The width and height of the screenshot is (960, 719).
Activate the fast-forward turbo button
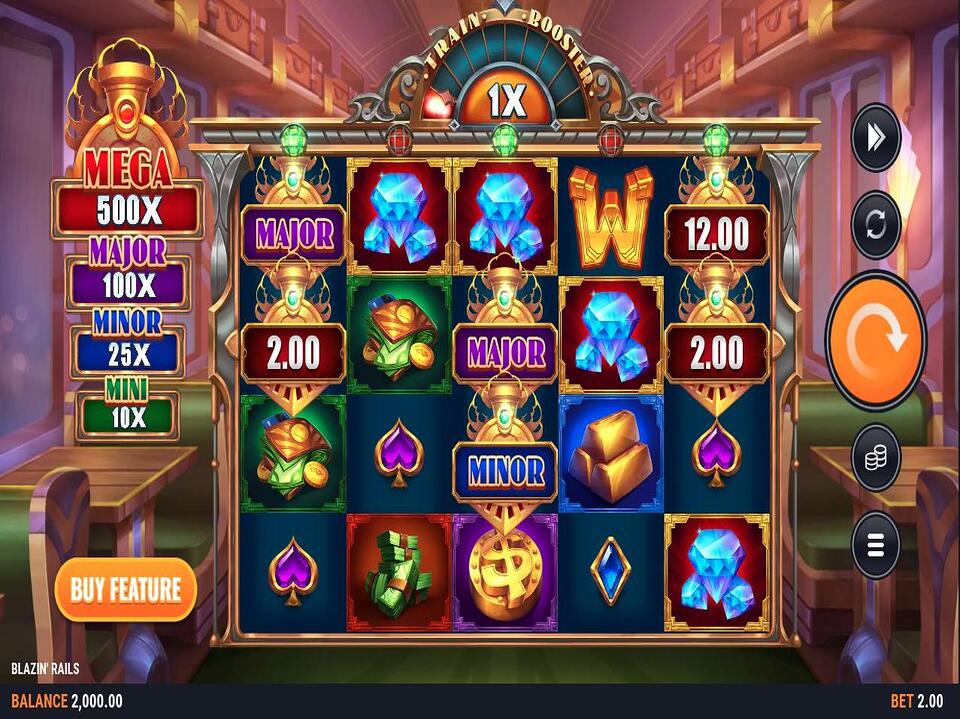(875, 138)
